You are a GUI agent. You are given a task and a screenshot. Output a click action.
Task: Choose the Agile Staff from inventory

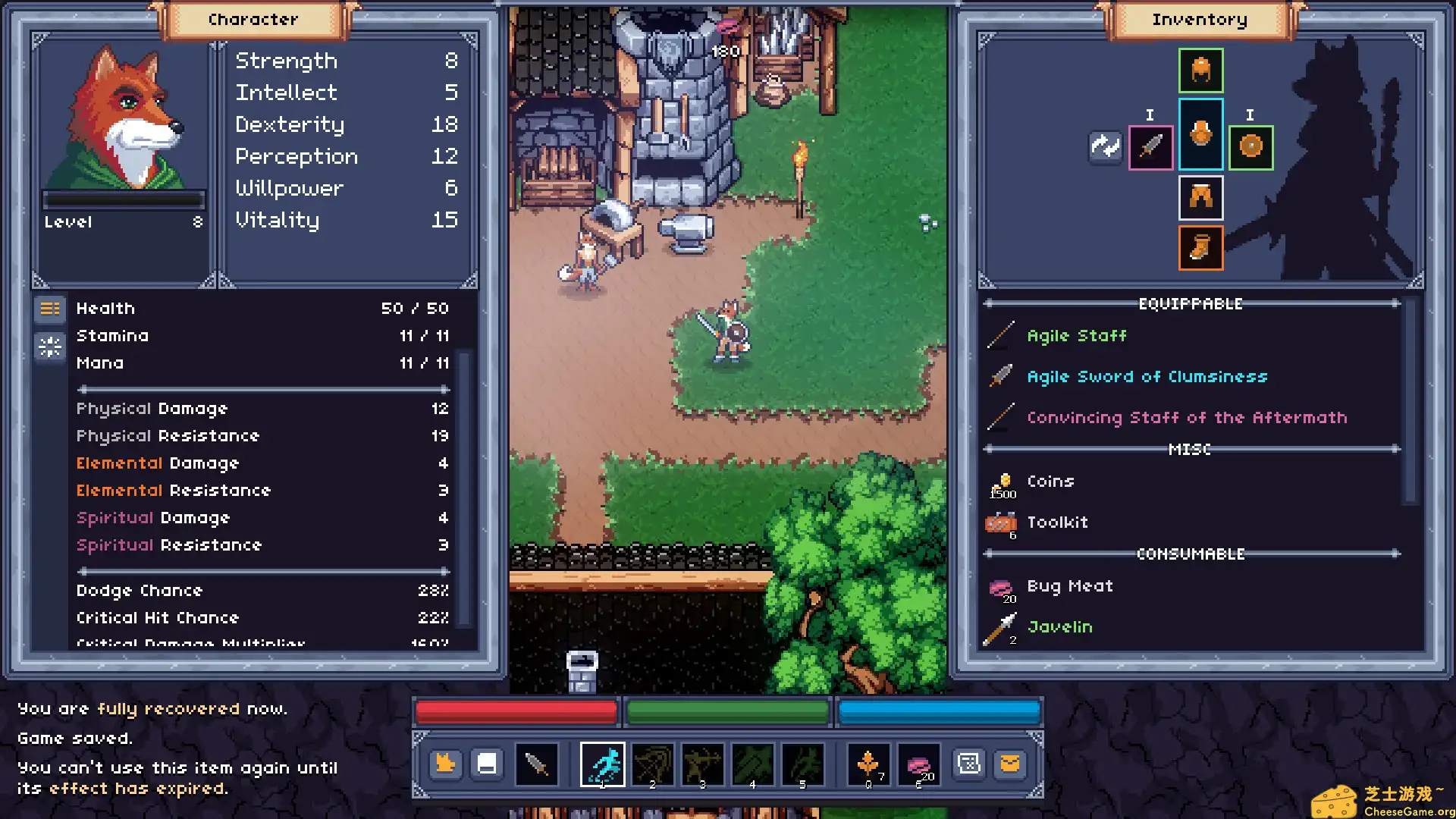click(1076, 336)
